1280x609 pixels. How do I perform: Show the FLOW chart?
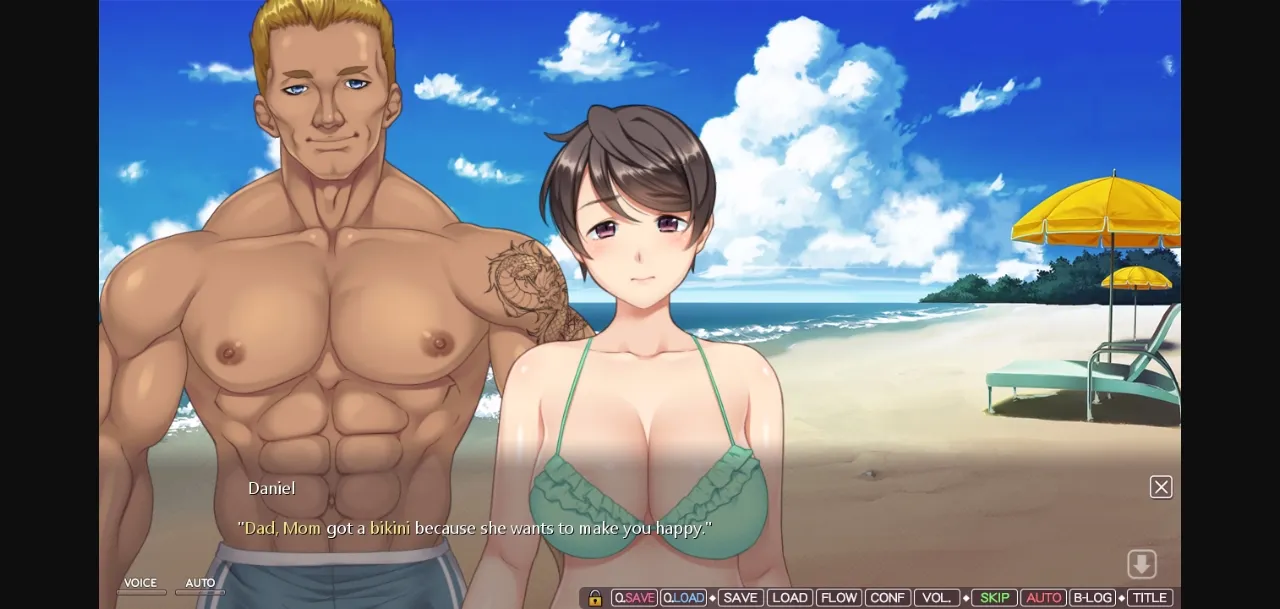tap(838, 598)
